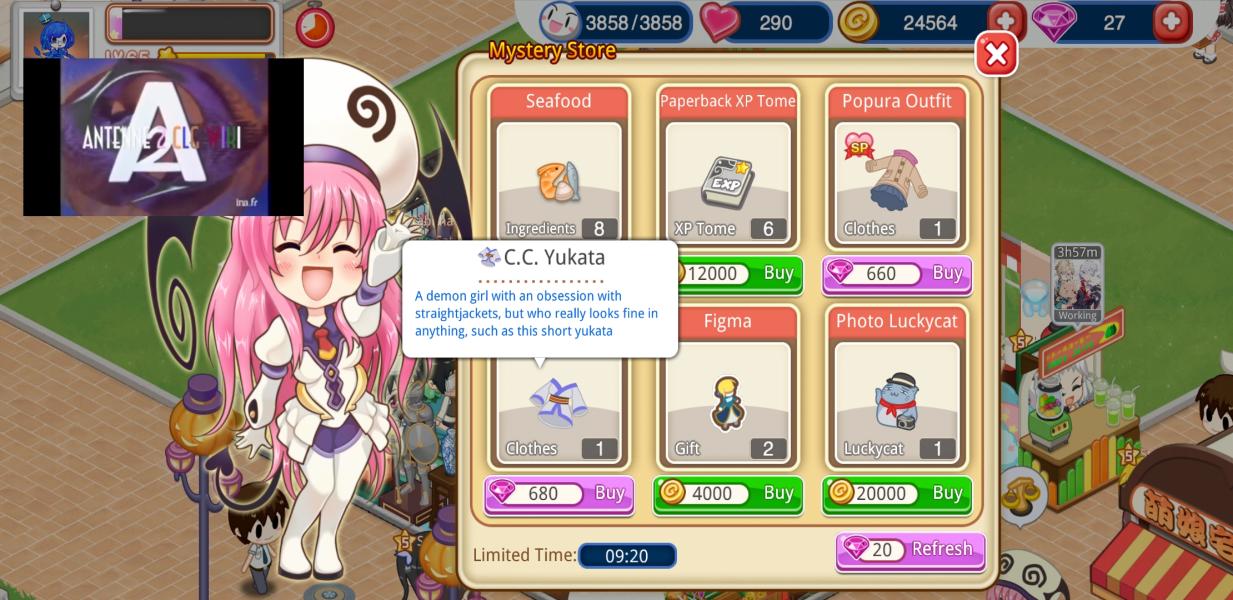Click the Antenne 2 video overlay

pyautogui.click(x=163, y=137)
